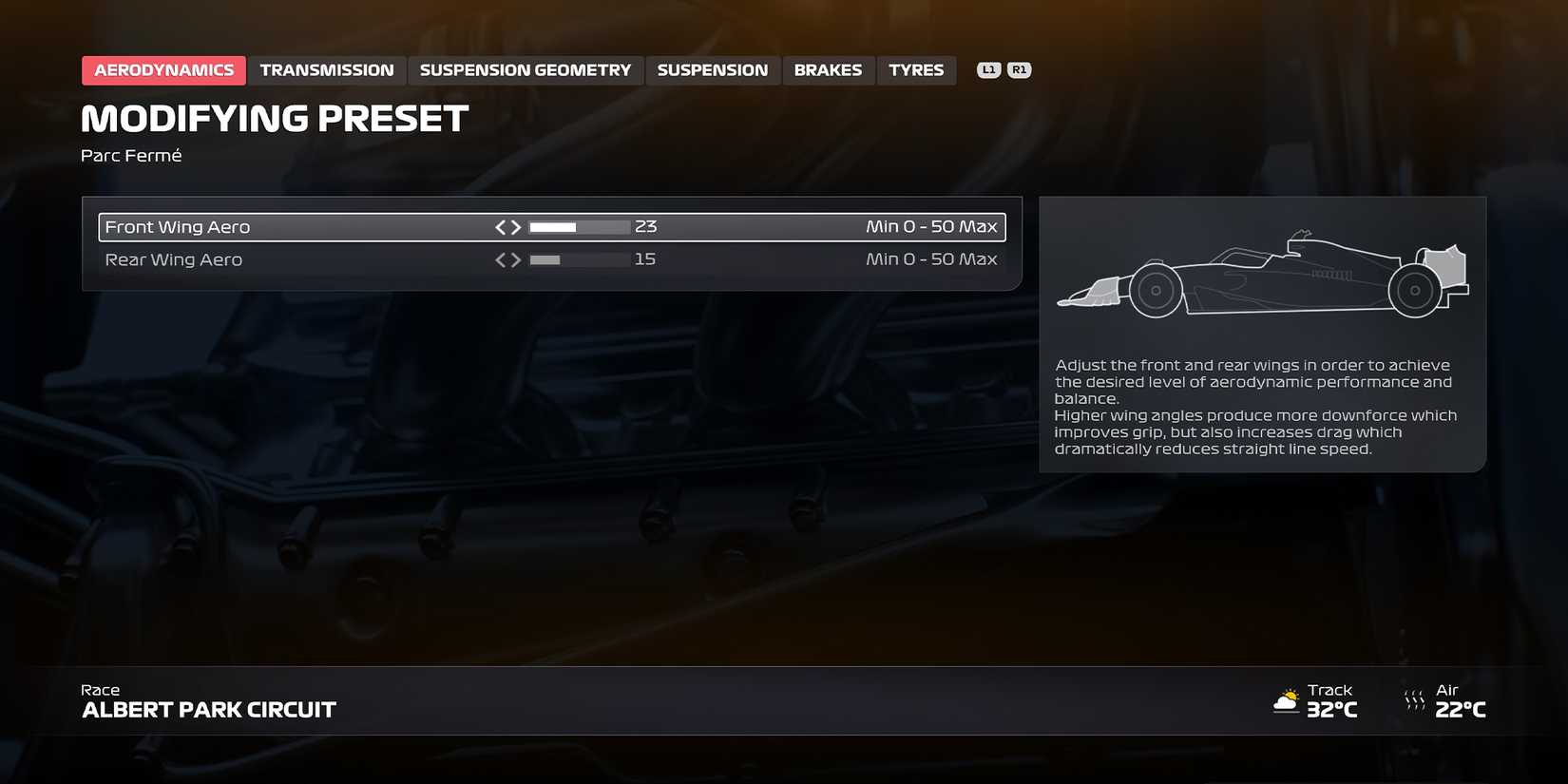Click the Front Wing Aero slider bar
The width and height of the screenshot is (1568, 784).
click(578, 226)
